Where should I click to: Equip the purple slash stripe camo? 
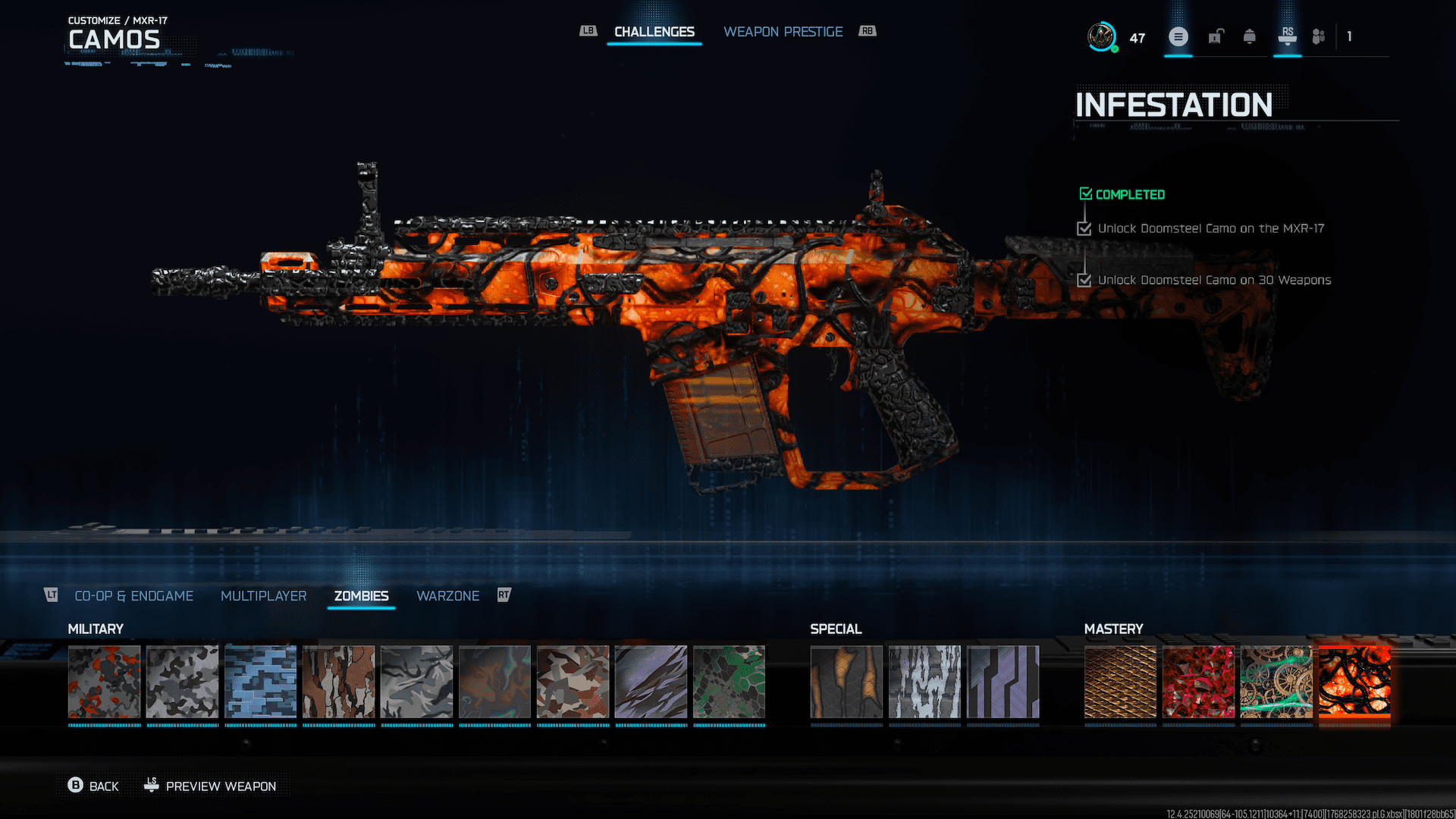tap(651, 682)
